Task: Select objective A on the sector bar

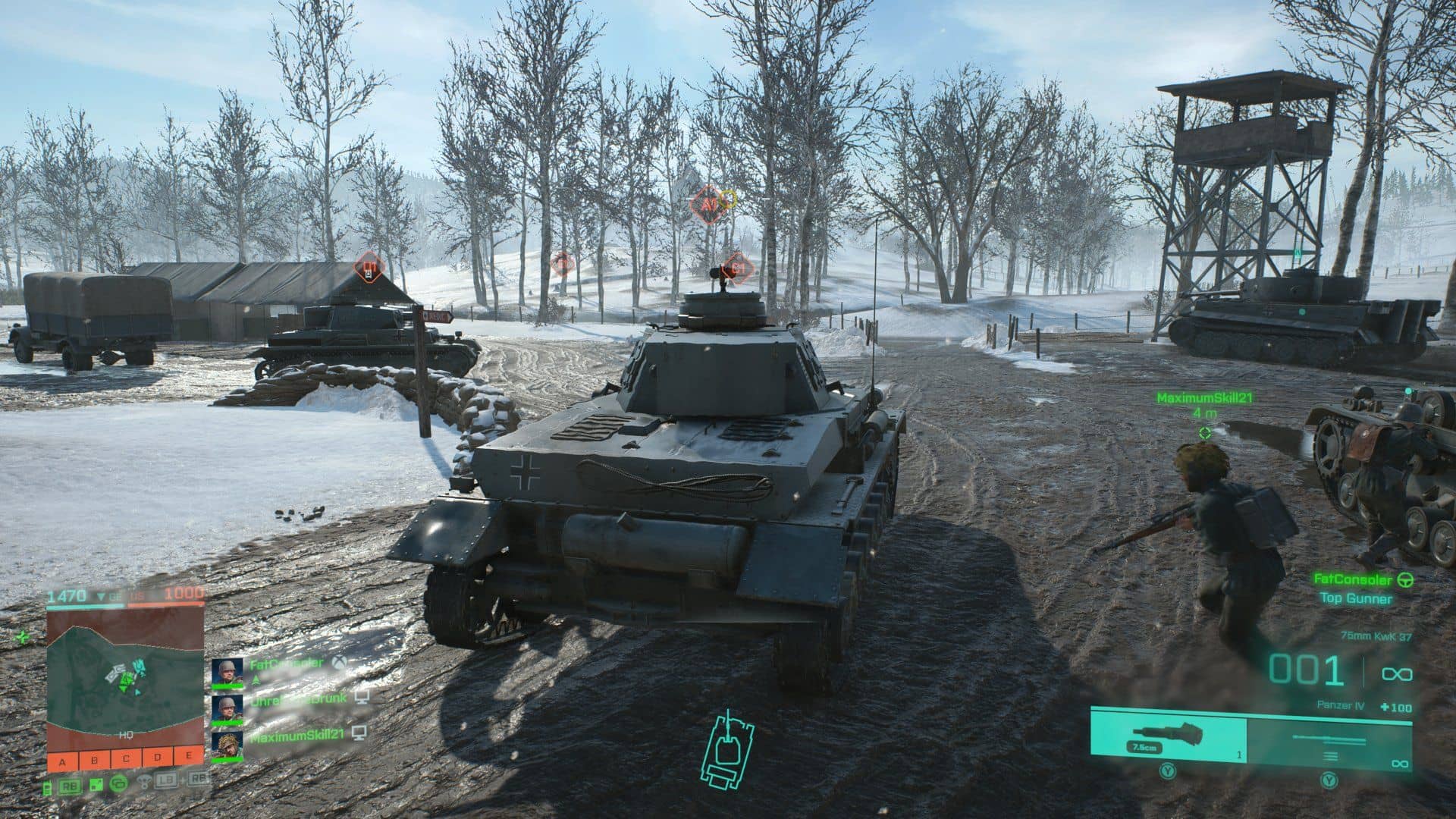Action: click(x=61, y=758)
